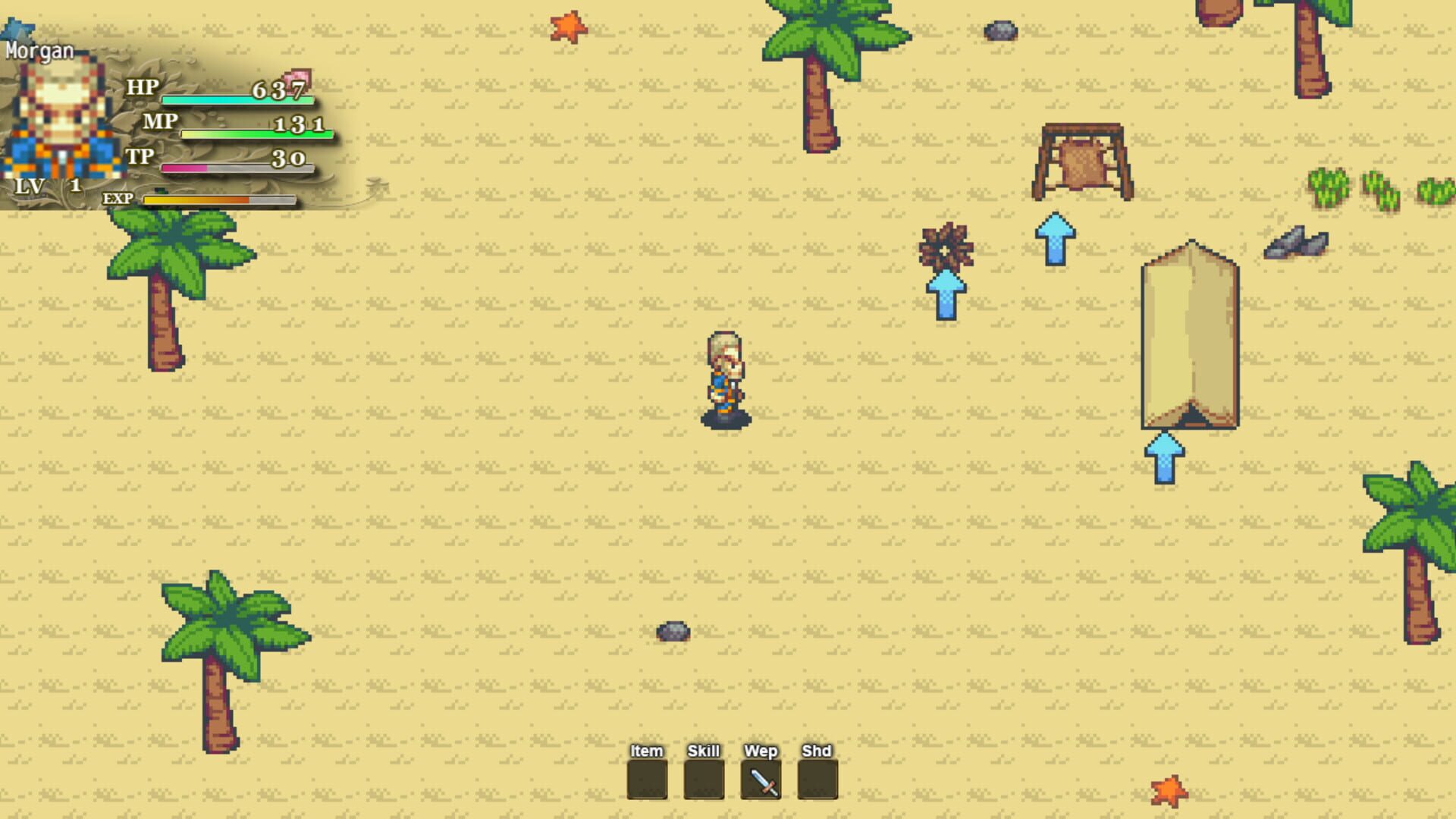
Task: Click the Shd equipment slot
Action: [819, 780]
